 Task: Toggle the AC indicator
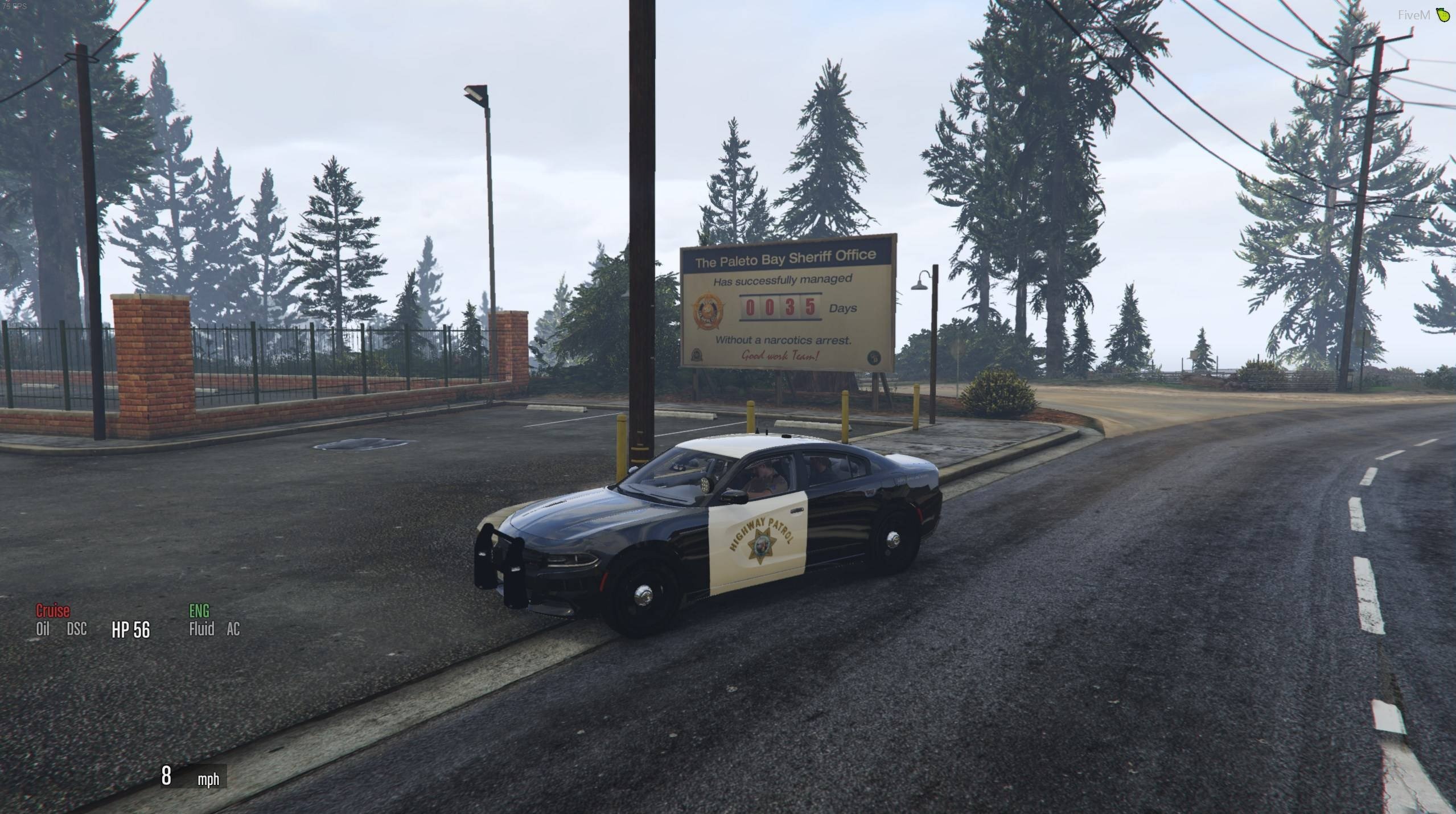click(233, 629)
